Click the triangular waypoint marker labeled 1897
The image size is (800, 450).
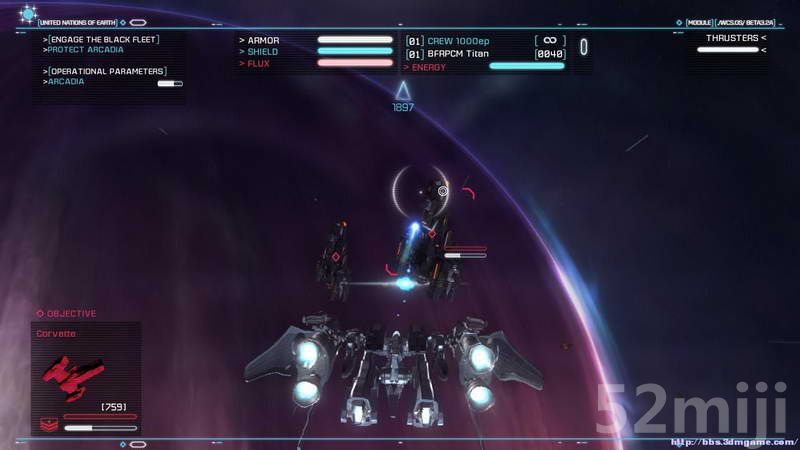point(403,92)
